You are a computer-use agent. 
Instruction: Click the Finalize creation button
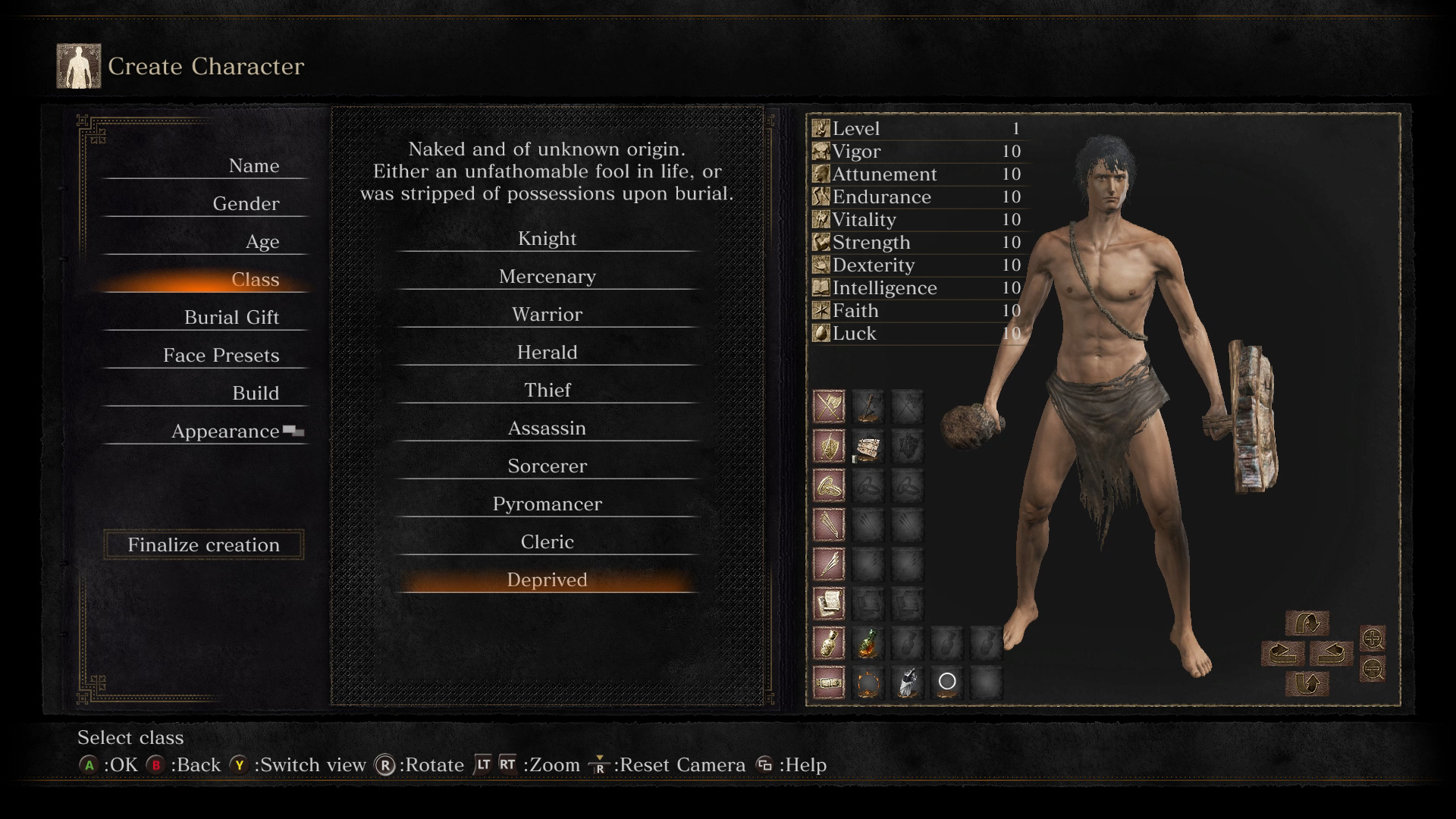coord(203,545)
